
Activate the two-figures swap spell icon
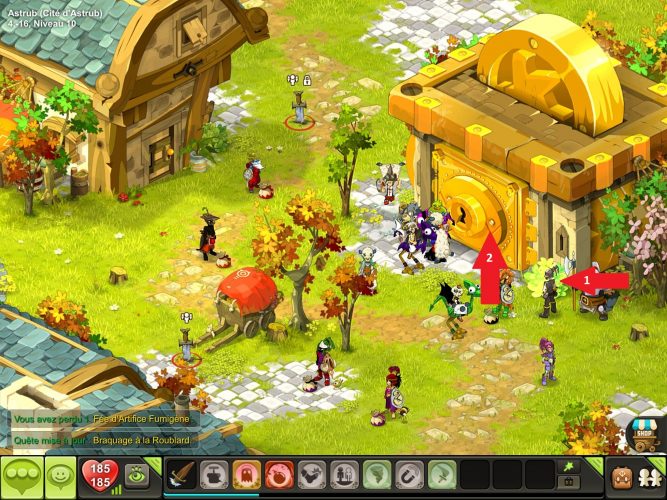pyautogui.click(x=344, y=474)
